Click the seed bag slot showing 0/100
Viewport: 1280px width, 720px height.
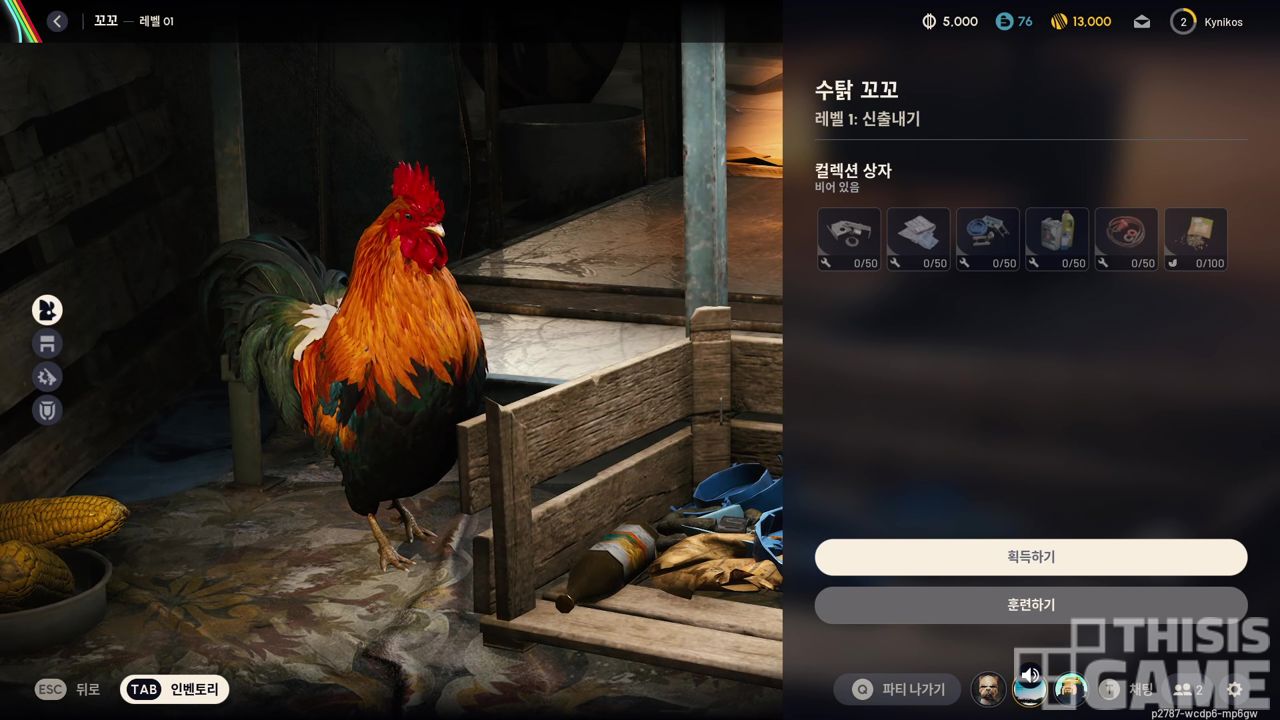[x=1195, y=239]
